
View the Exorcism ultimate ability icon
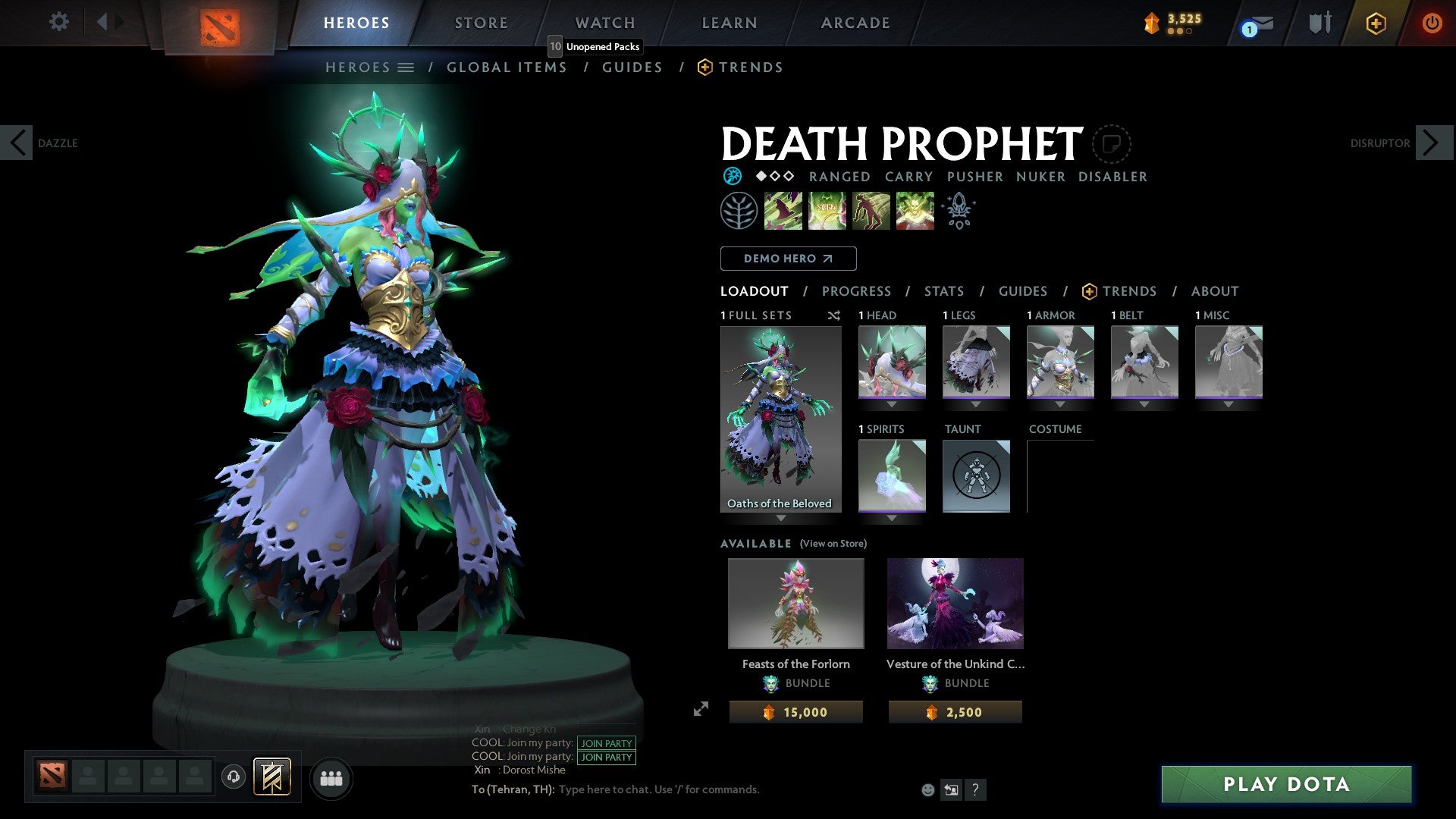(915, 210)
